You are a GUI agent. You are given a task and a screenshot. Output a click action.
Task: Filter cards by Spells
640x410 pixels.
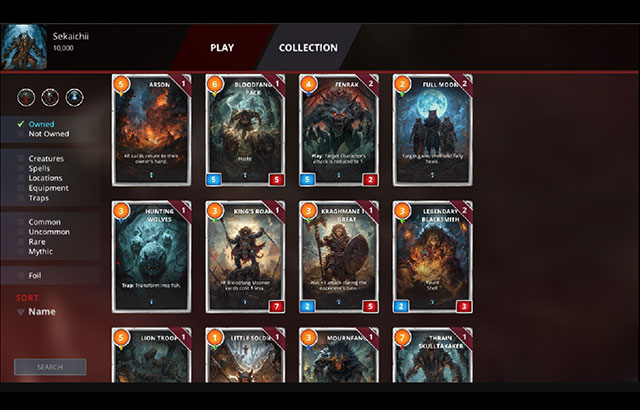[42, 168]
